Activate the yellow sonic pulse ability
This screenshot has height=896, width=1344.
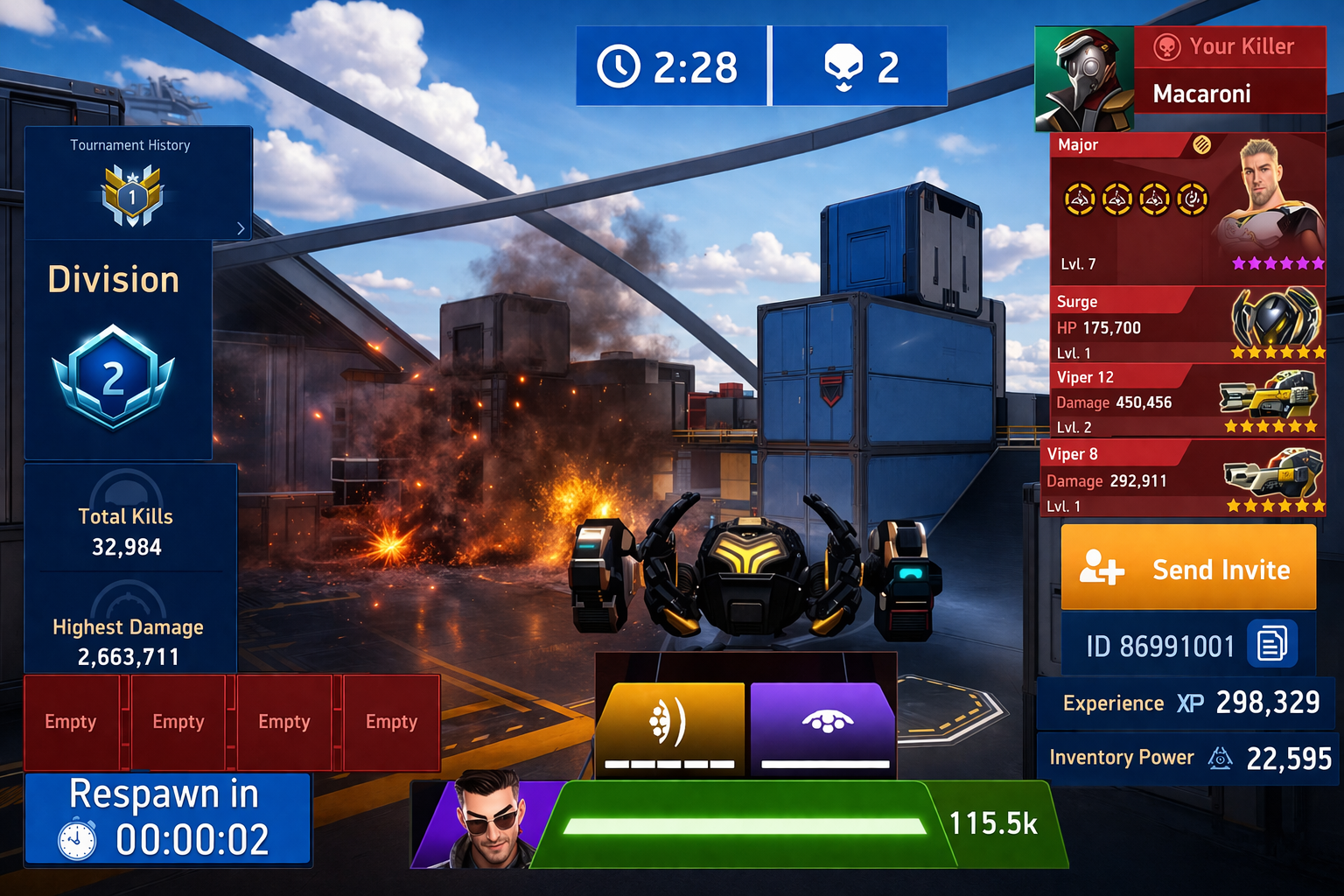coord(670,728)
